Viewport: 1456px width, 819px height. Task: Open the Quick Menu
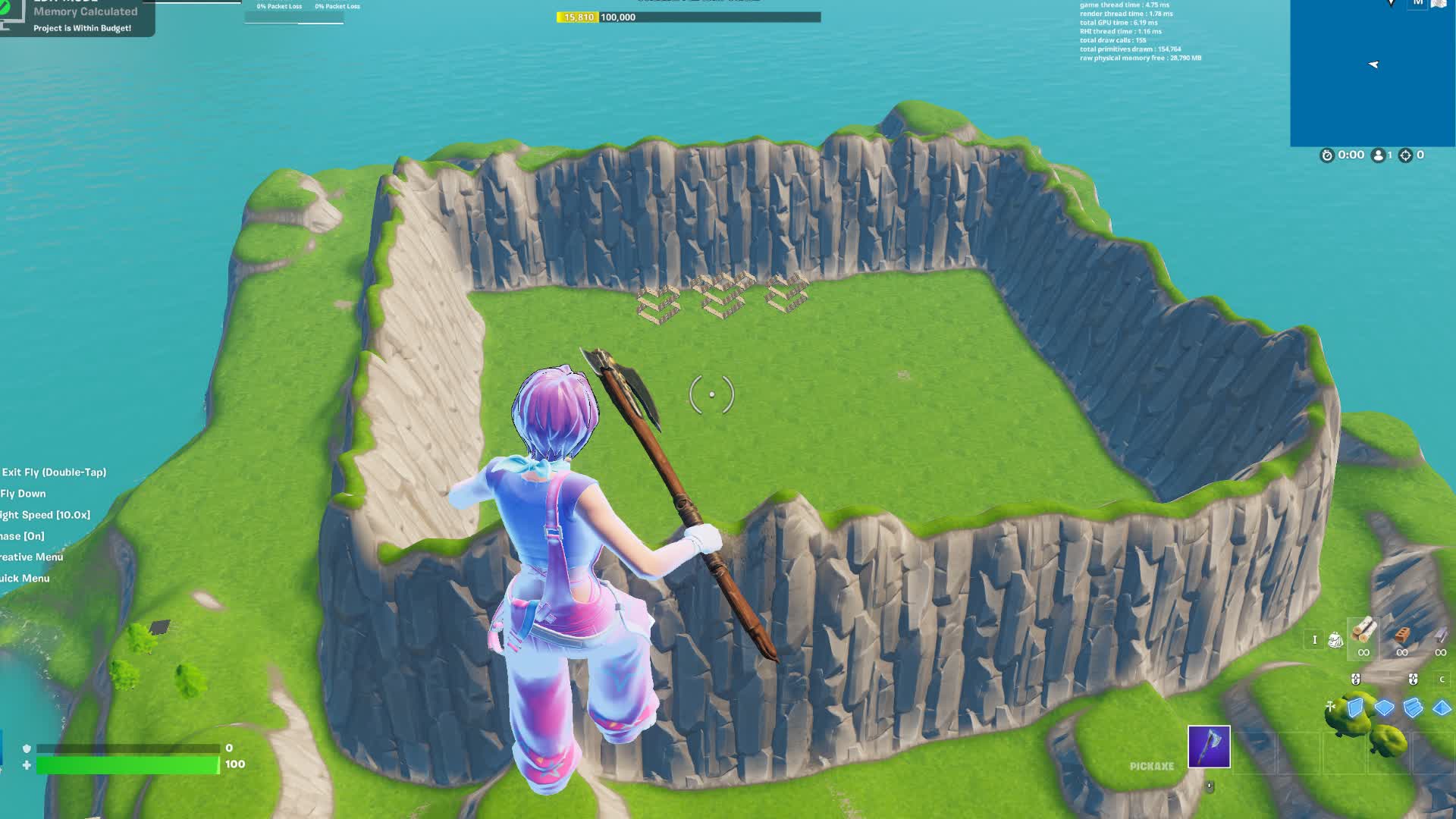24,577
